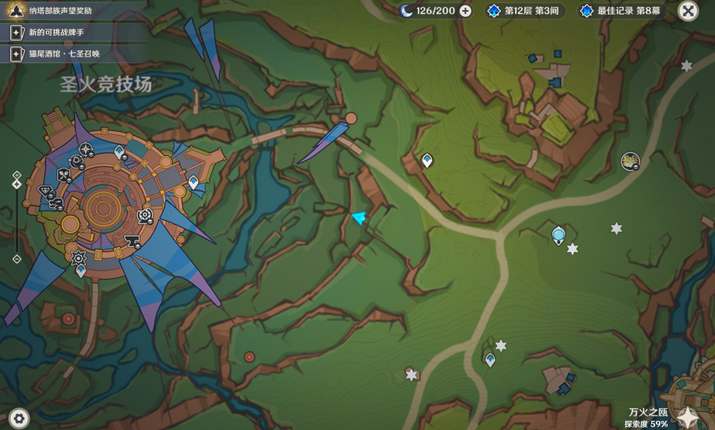Open the 纳塔部族声望奖励 notification

[60, 11]
